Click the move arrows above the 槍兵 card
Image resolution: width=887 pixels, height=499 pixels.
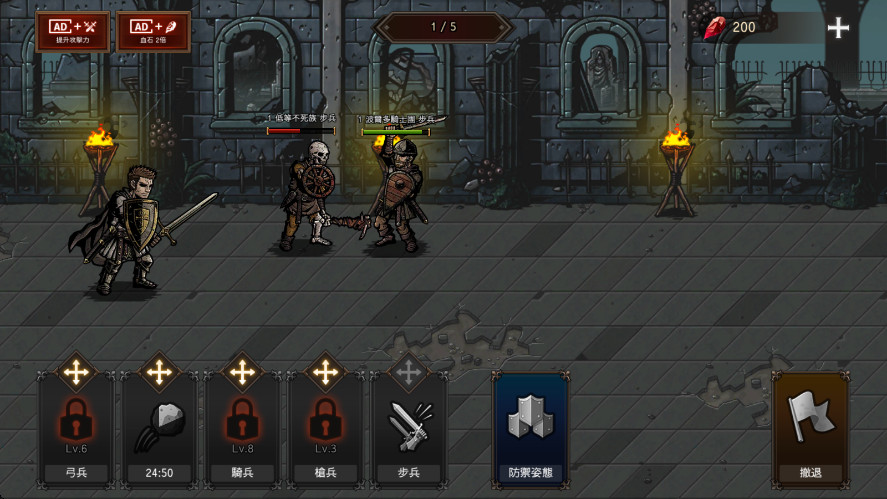click(x=324, y=373)
